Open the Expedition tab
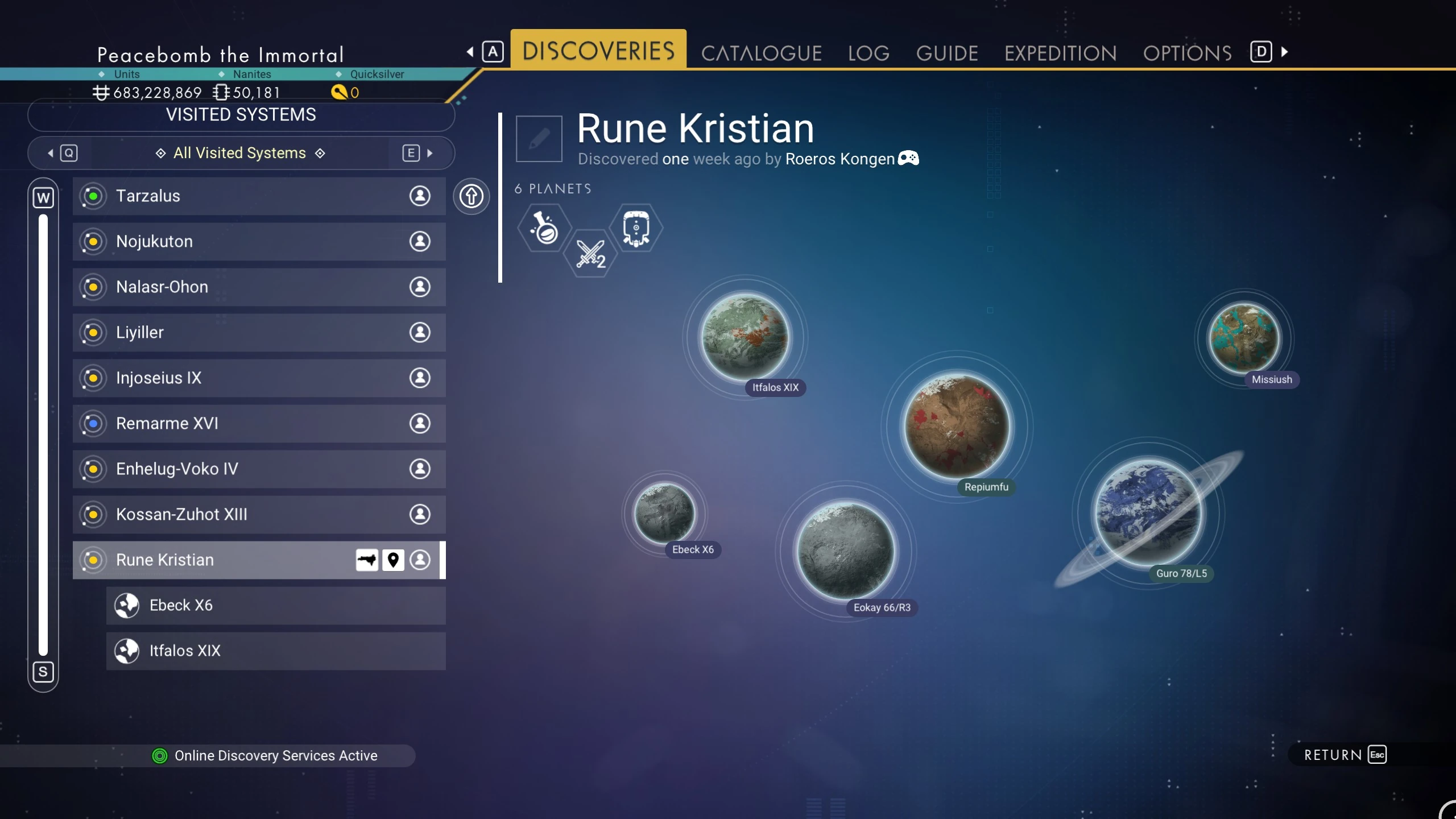Image resolution: width=1456 pixels, height=819 pixels. [x=1061, y=53]
